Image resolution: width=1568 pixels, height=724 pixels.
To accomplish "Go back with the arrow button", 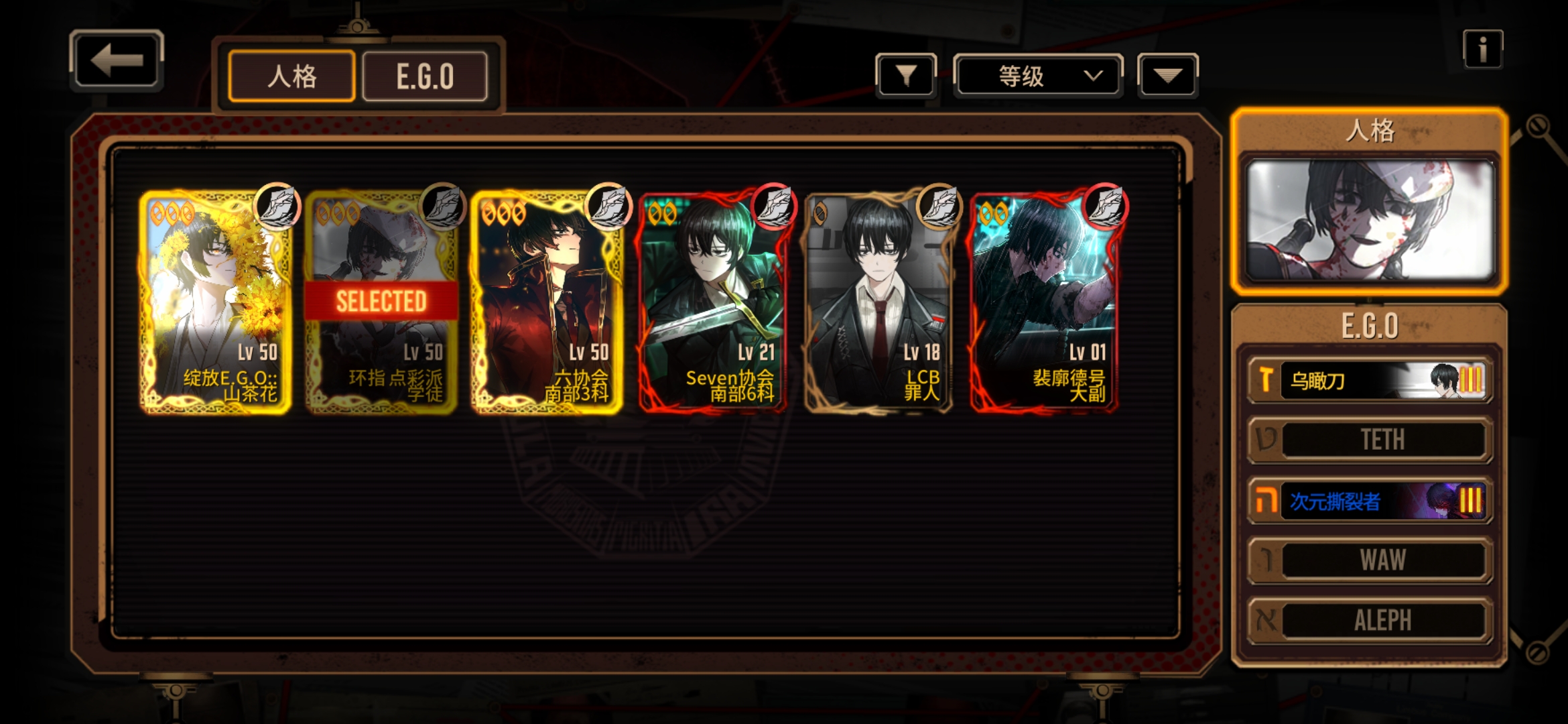I will coord(117,60).
